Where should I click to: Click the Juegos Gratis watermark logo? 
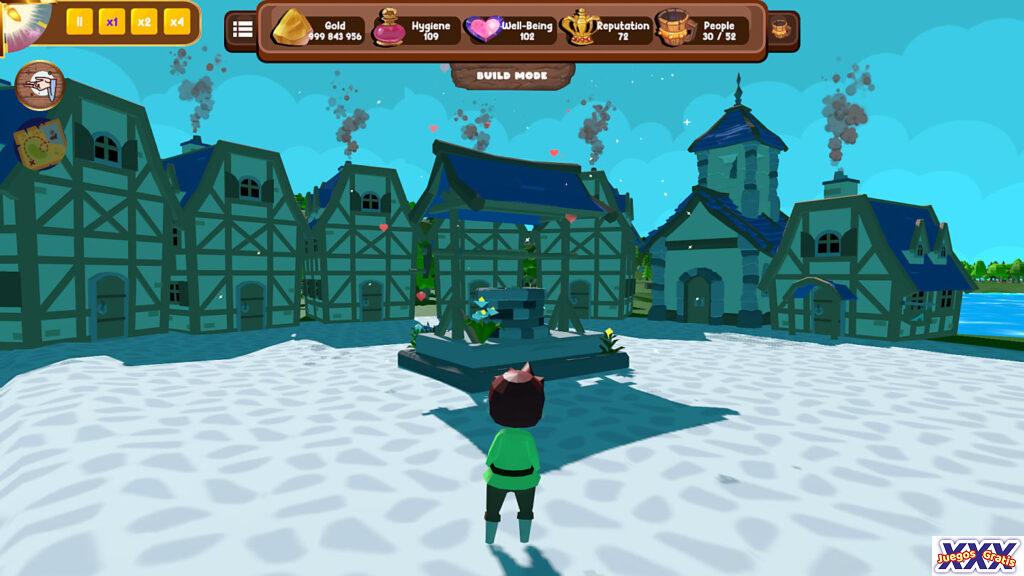976,555
